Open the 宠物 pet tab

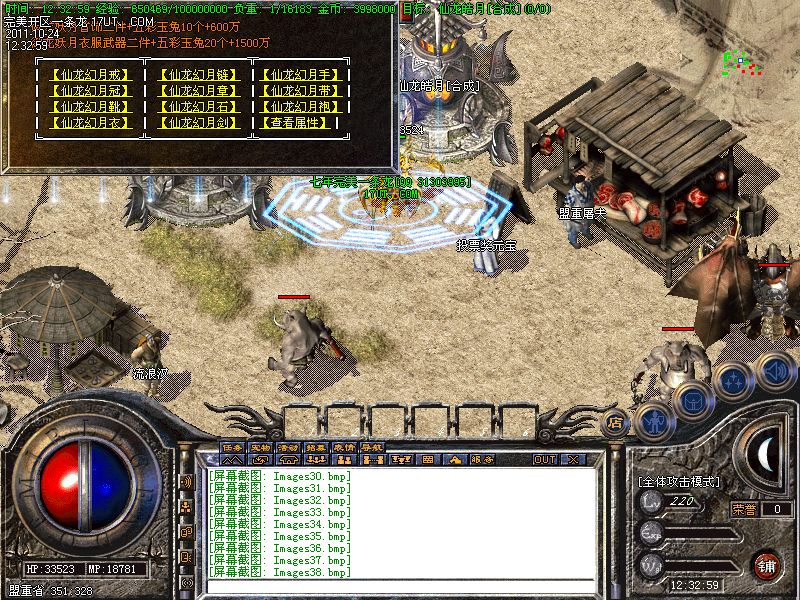click(x=261, y=447)
